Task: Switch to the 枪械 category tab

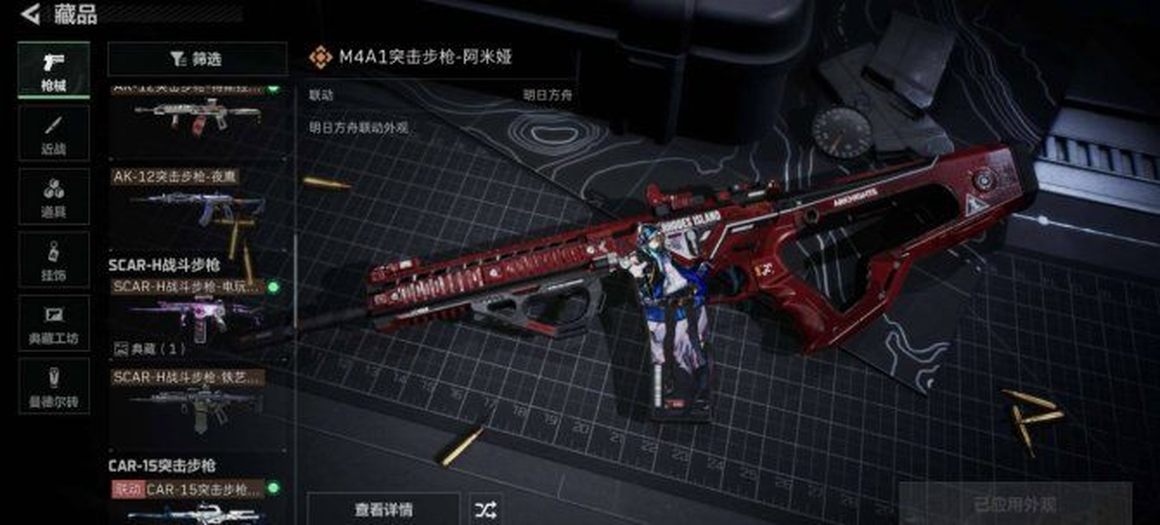Action: pyautogui.click(x=53, y=70)
